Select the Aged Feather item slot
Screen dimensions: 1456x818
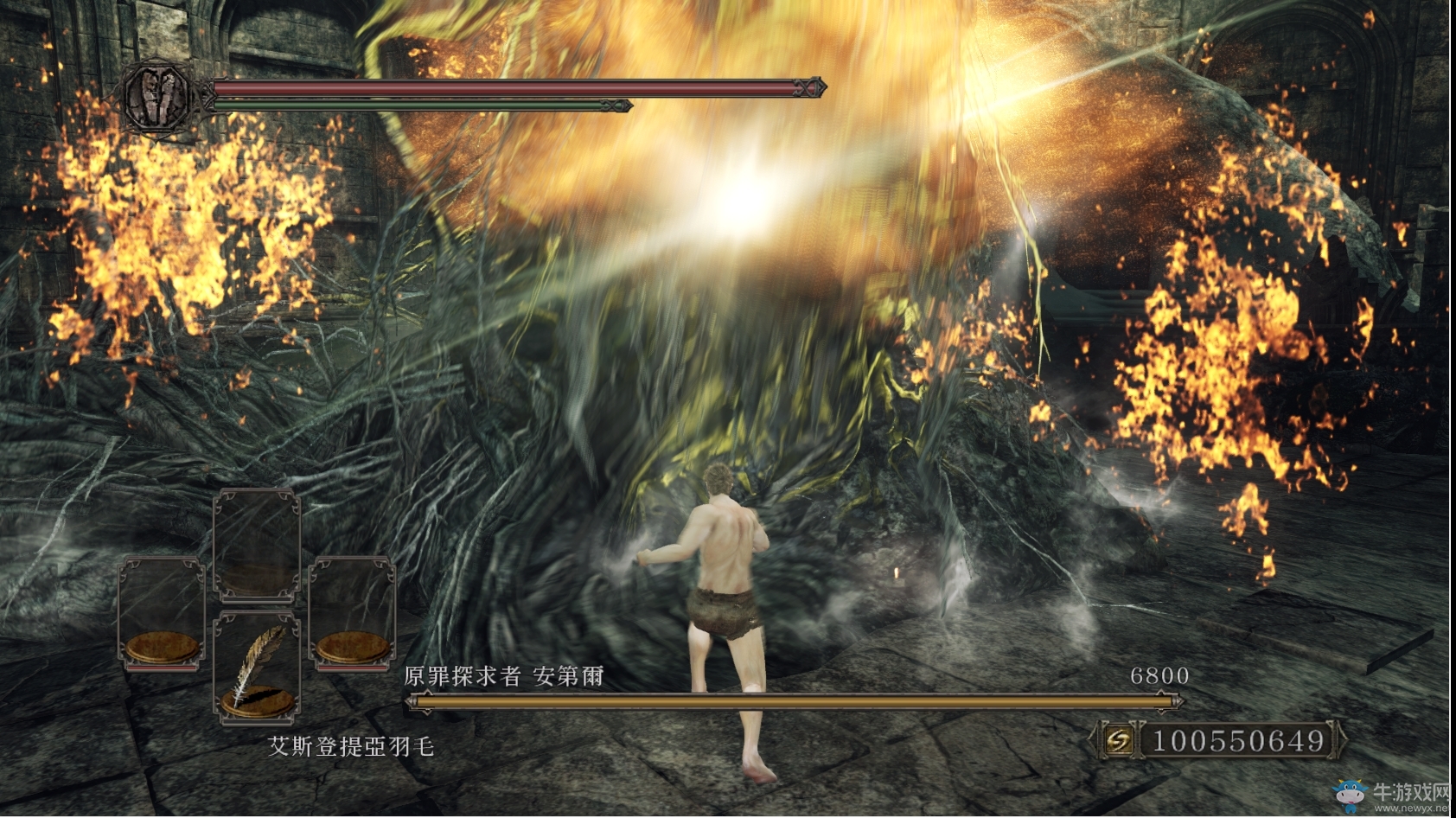click(257, 666)
